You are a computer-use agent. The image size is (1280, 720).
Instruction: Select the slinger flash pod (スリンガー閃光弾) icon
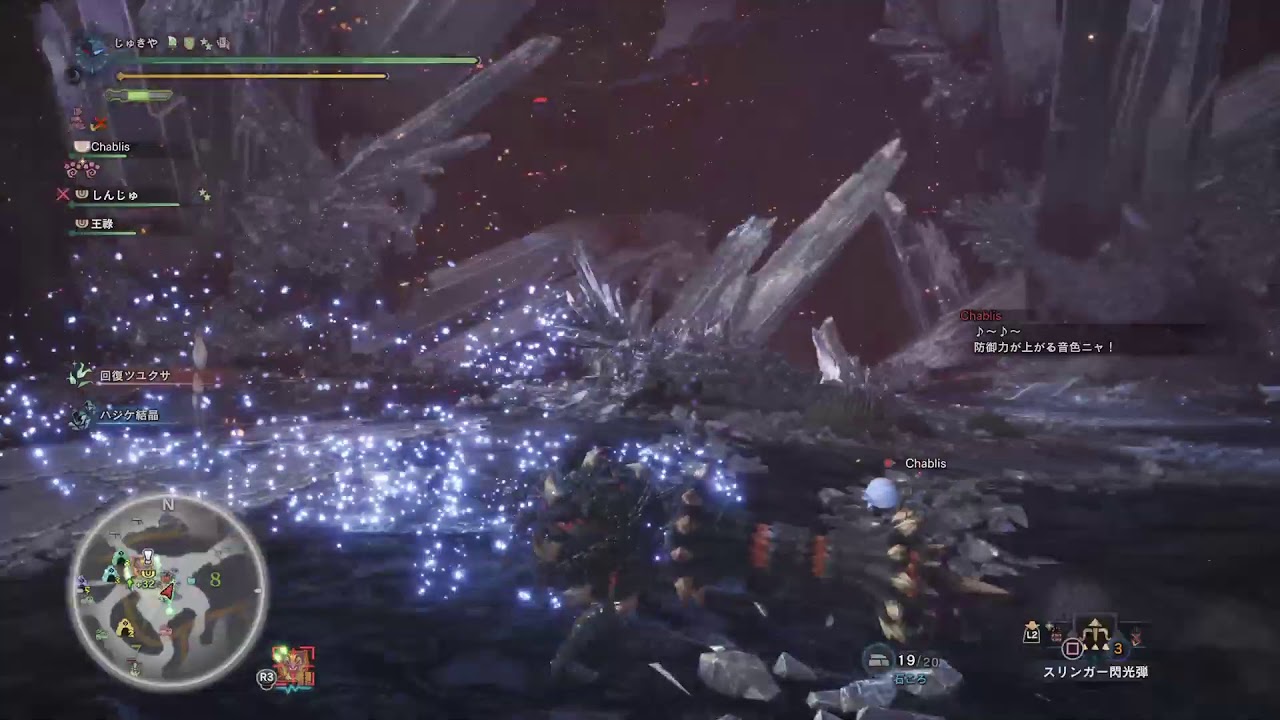point(1094,633)
